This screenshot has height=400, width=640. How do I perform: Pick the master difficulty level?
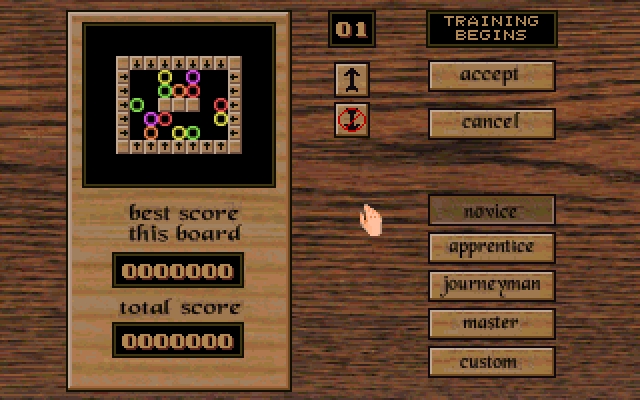491,323
